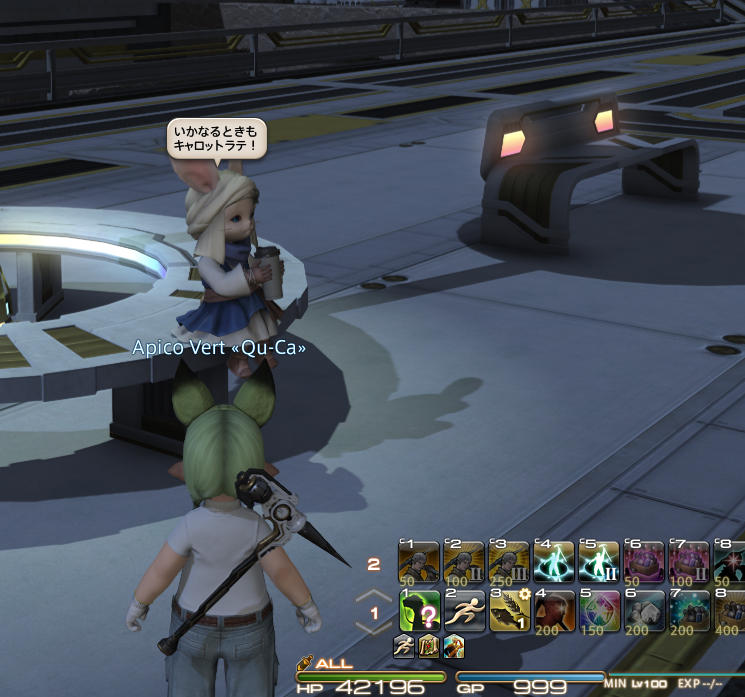Use the red pickaxe strike ability
This screenshot has height=697, width=745.
pos(554,610)
